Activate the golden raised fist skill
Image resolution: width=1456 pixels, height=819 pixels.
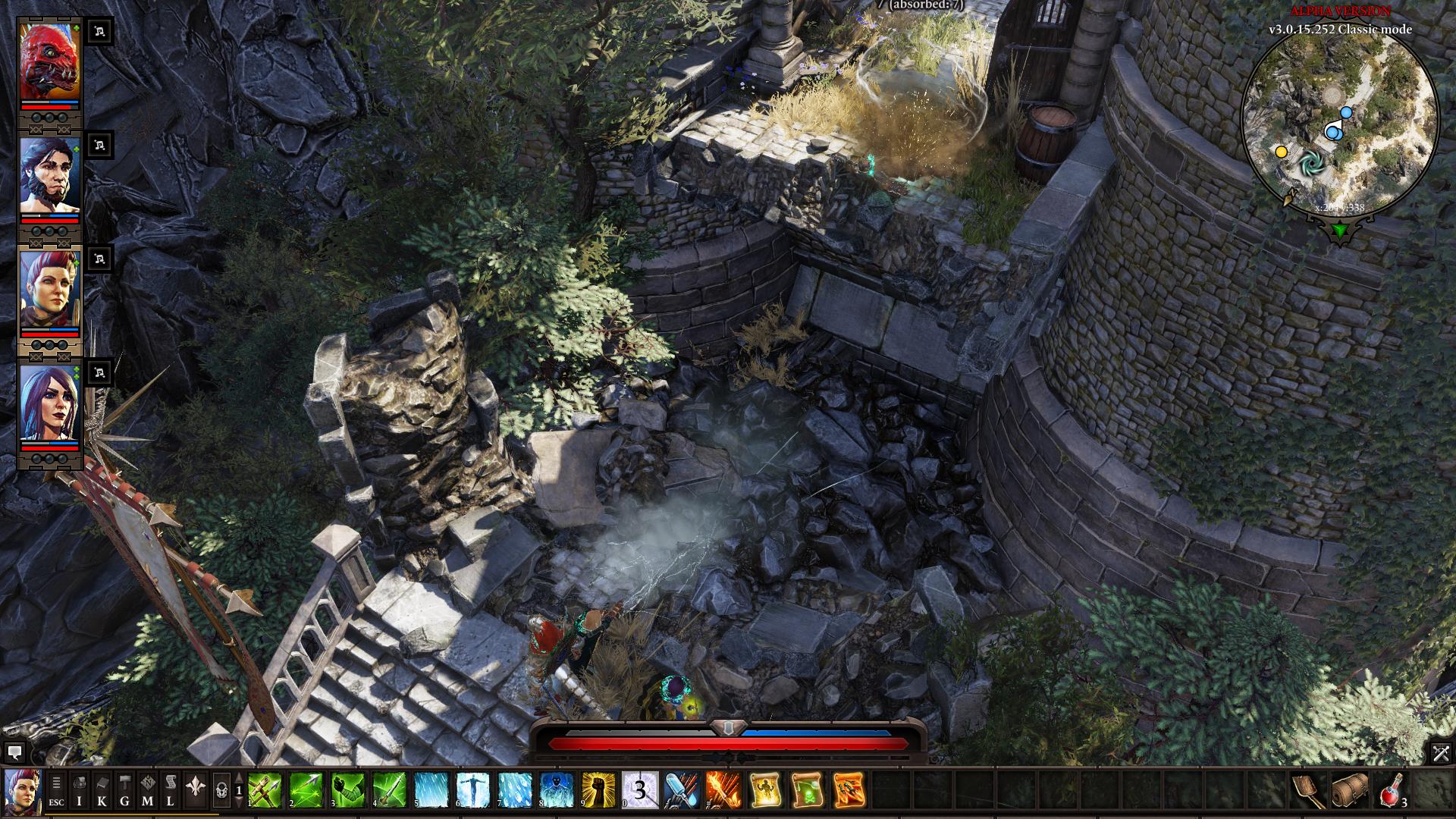point(598,790)
